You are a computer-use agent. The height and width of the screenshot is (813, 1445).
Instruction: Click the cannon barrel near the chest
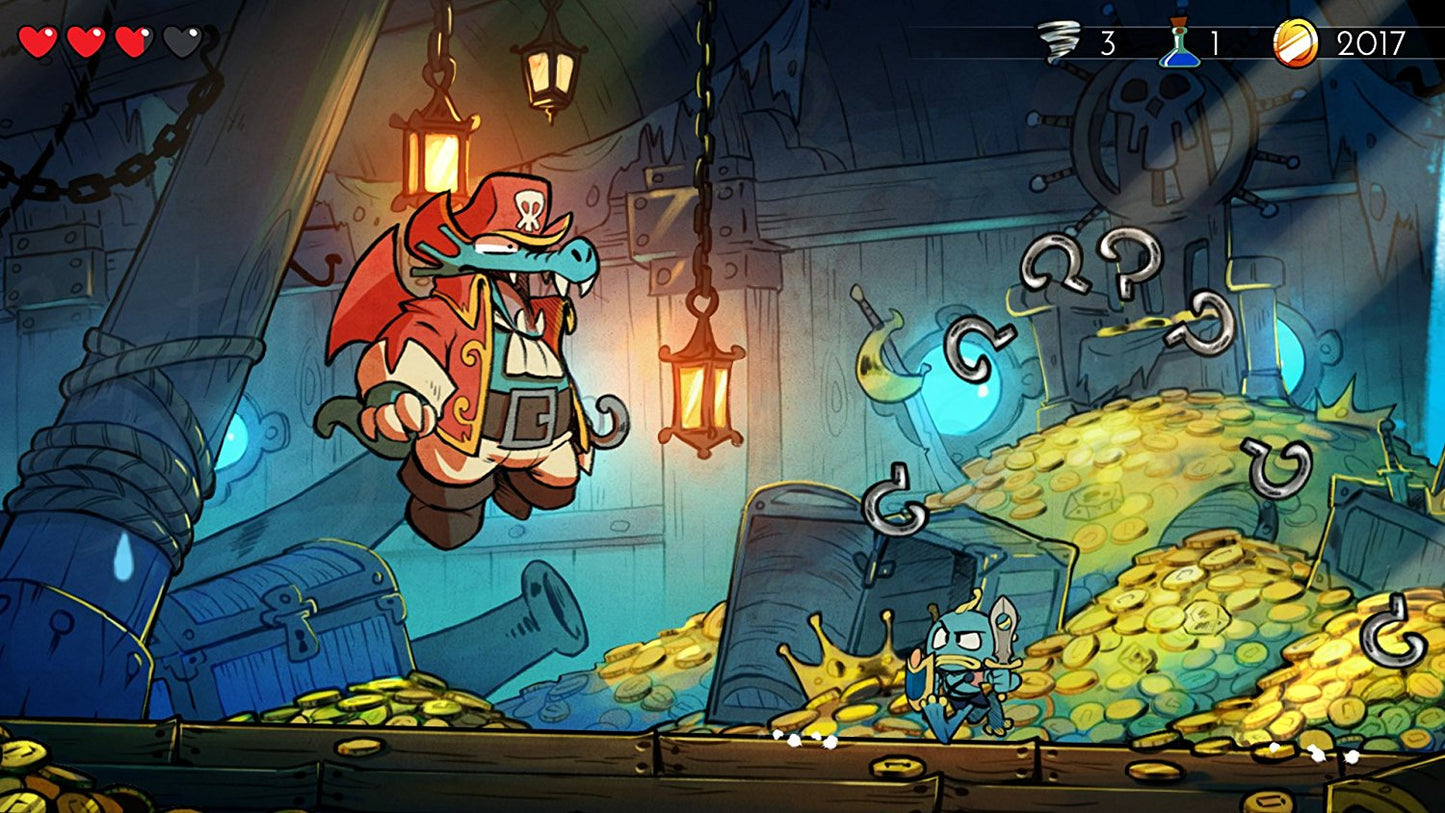coord(530,615)
